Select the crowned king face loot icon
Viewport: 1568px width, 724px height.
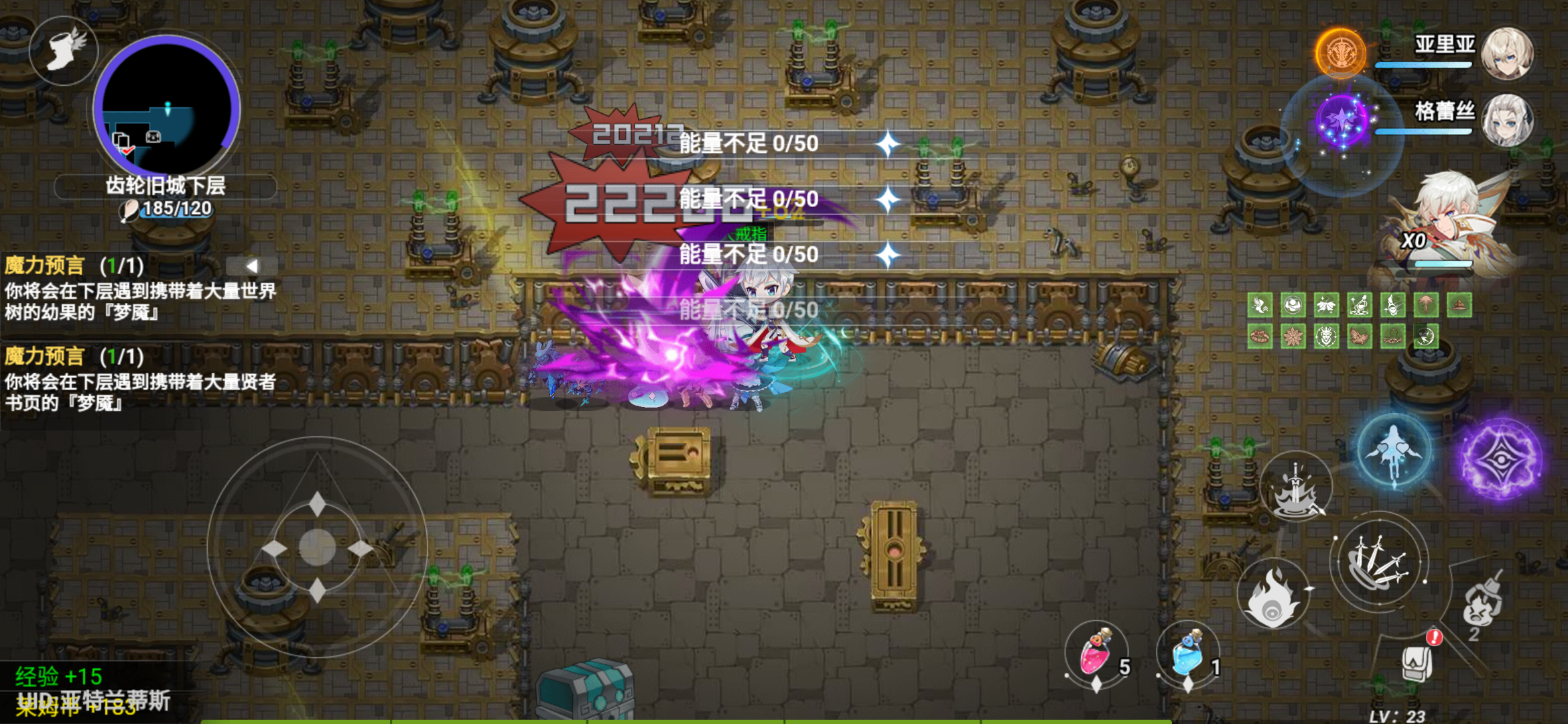(x=1325, y=337)
